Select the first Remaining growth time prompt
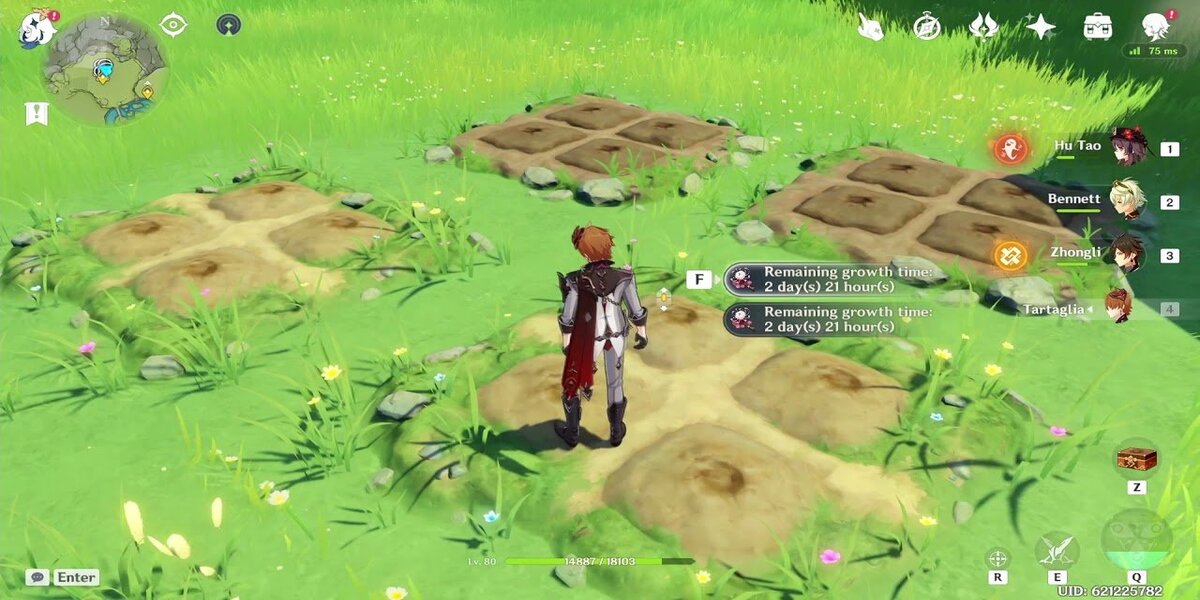The image size is (1200, 600). 830,279
